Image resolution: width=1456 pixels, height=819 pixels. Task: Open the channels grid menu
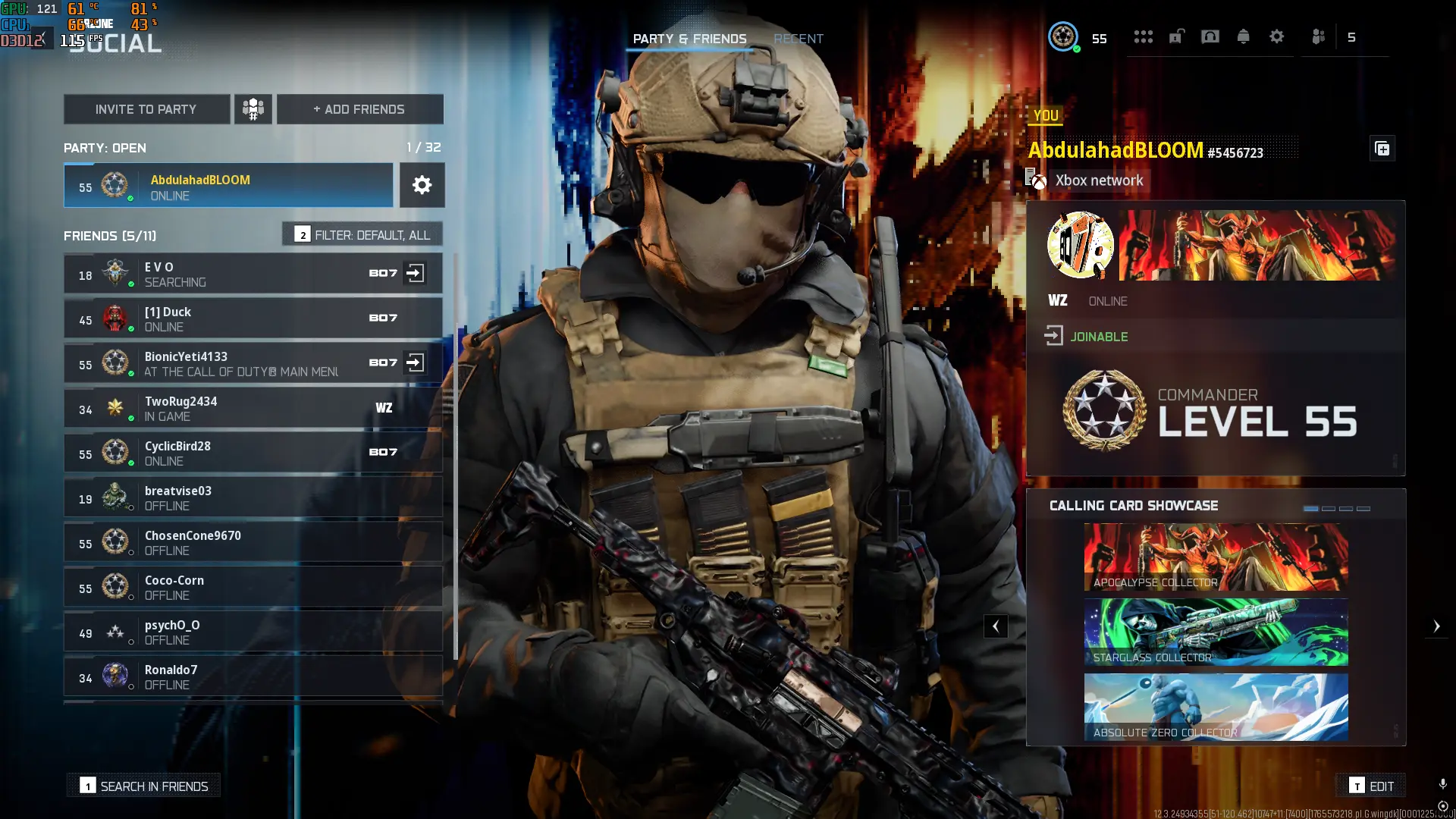pyautogui.click(x=1144, y=36)
